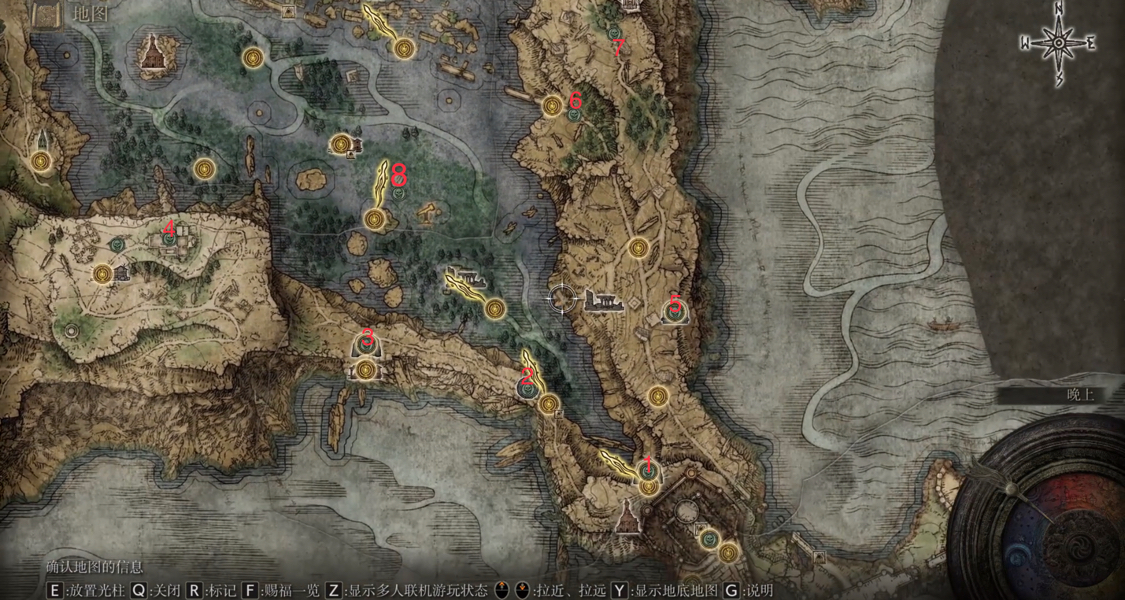
Task: Choose the green marker numbered 7
Action: pos(614,33)
